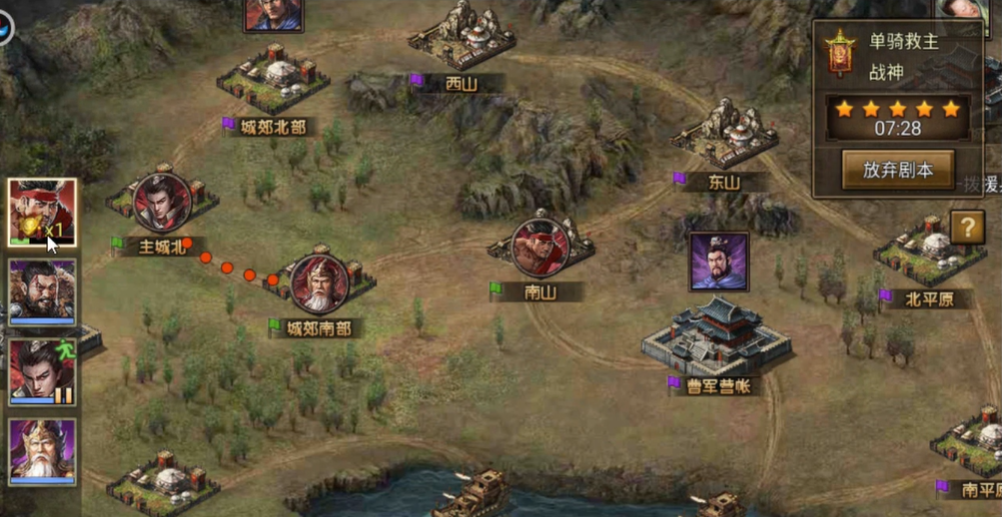The image size is (1002, 517).
Task: Choose the general stationed at 南山
Action: click(540, 246)
